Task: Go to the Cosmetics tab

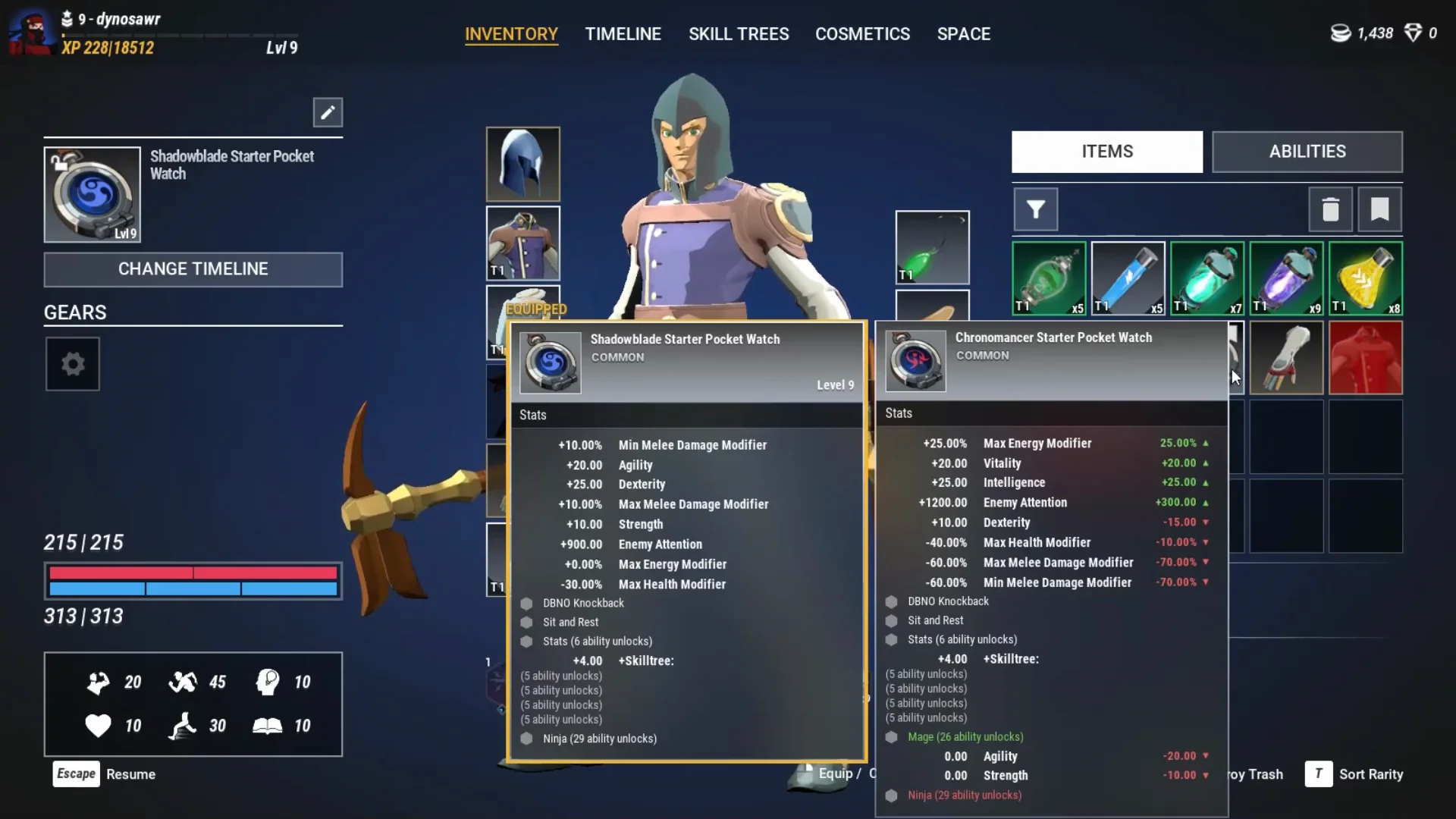Action: point(862,34)
